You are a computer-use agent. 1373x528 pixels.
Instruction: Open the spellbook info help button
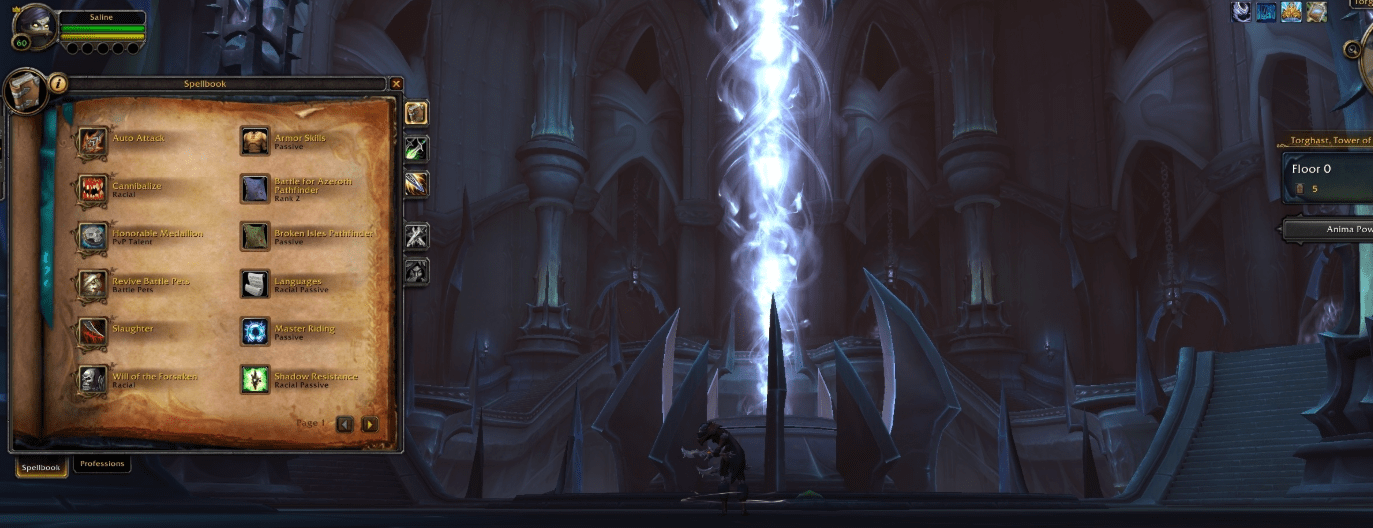[58, 84]
